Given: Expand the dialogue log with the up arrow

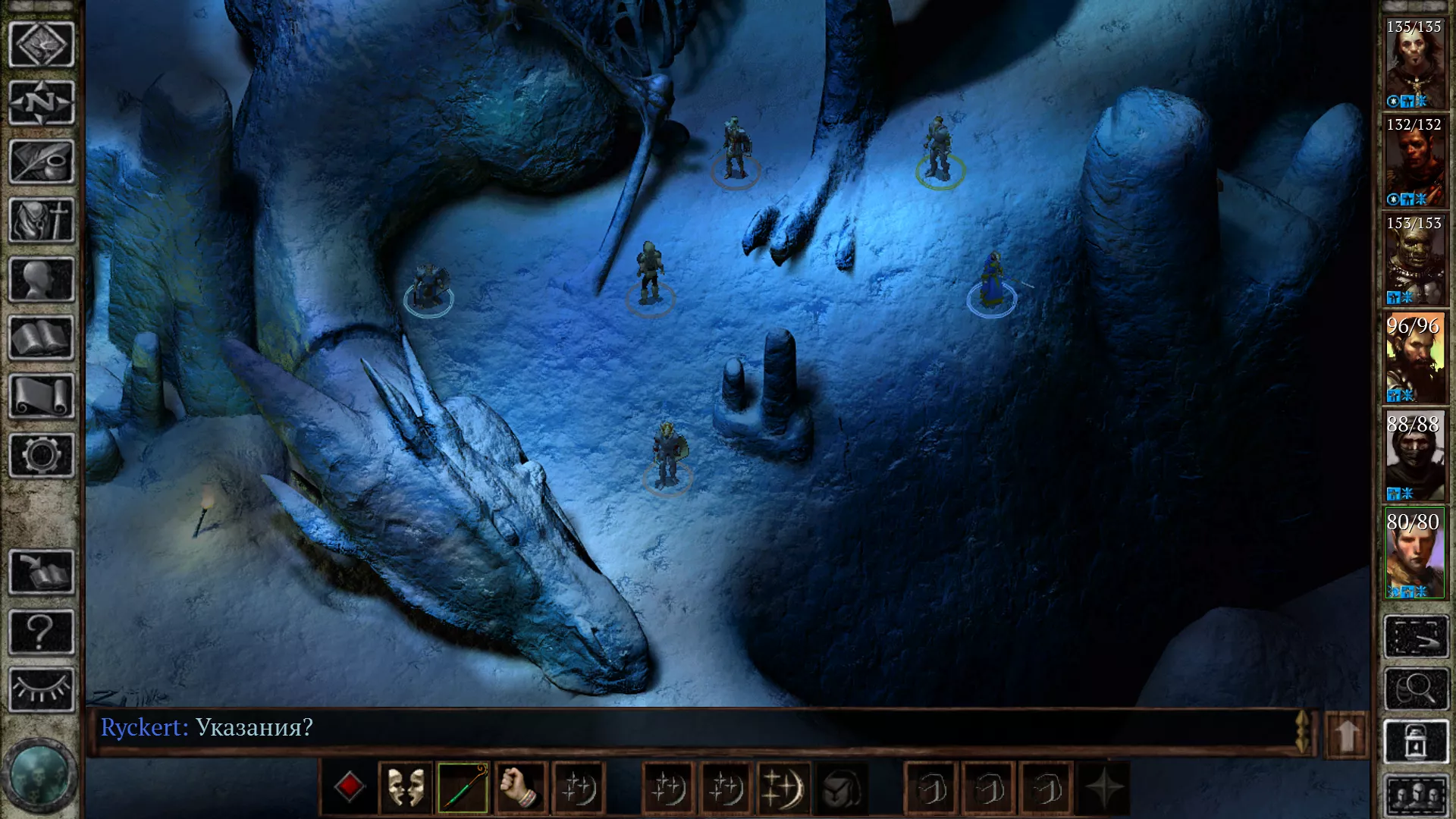Looking at the screenshot, I should [x=1347, y=734].
